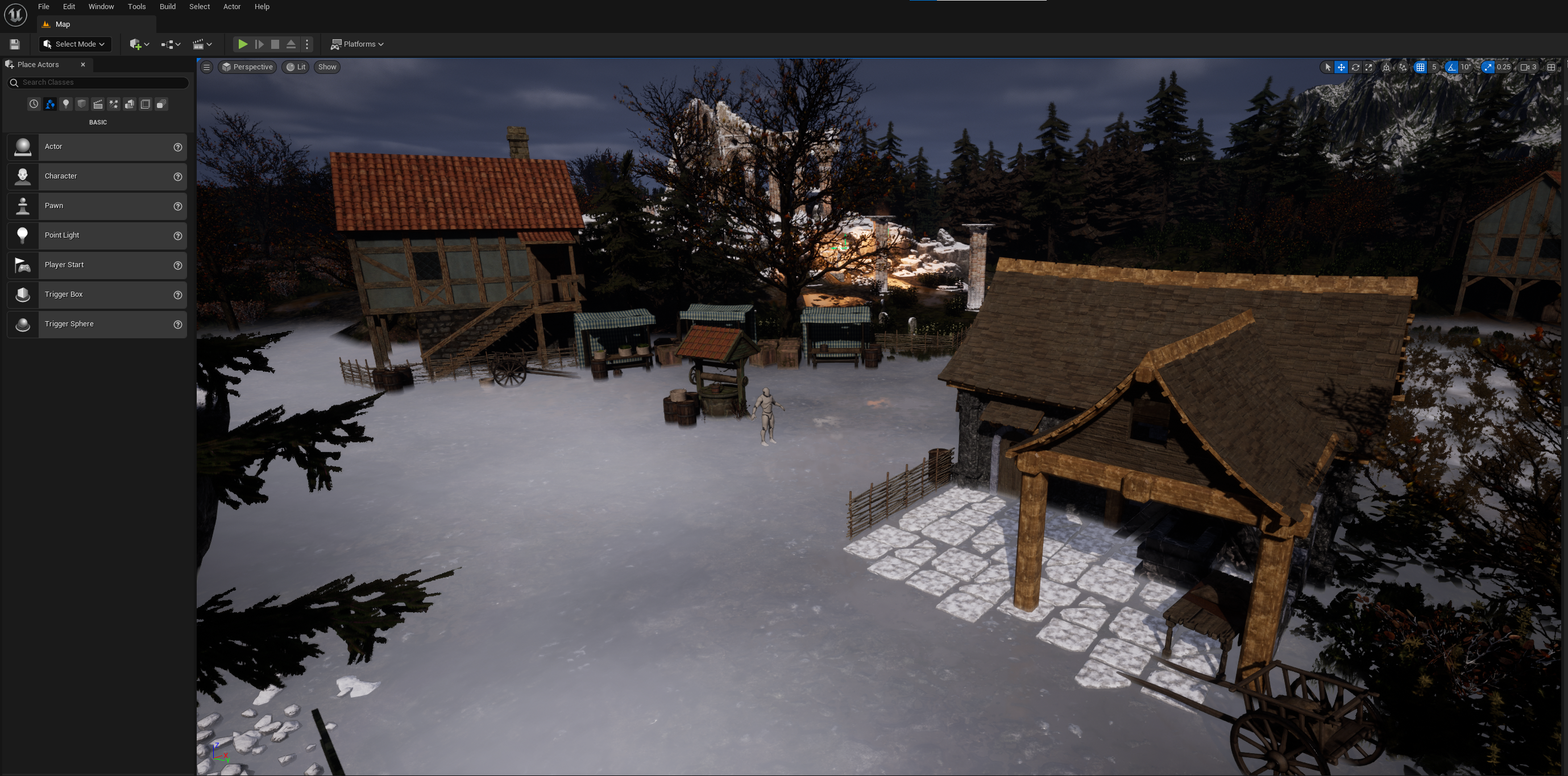Open the Select Mode dropdown
Screen dimensions: 1568x776
coord(74,44)
